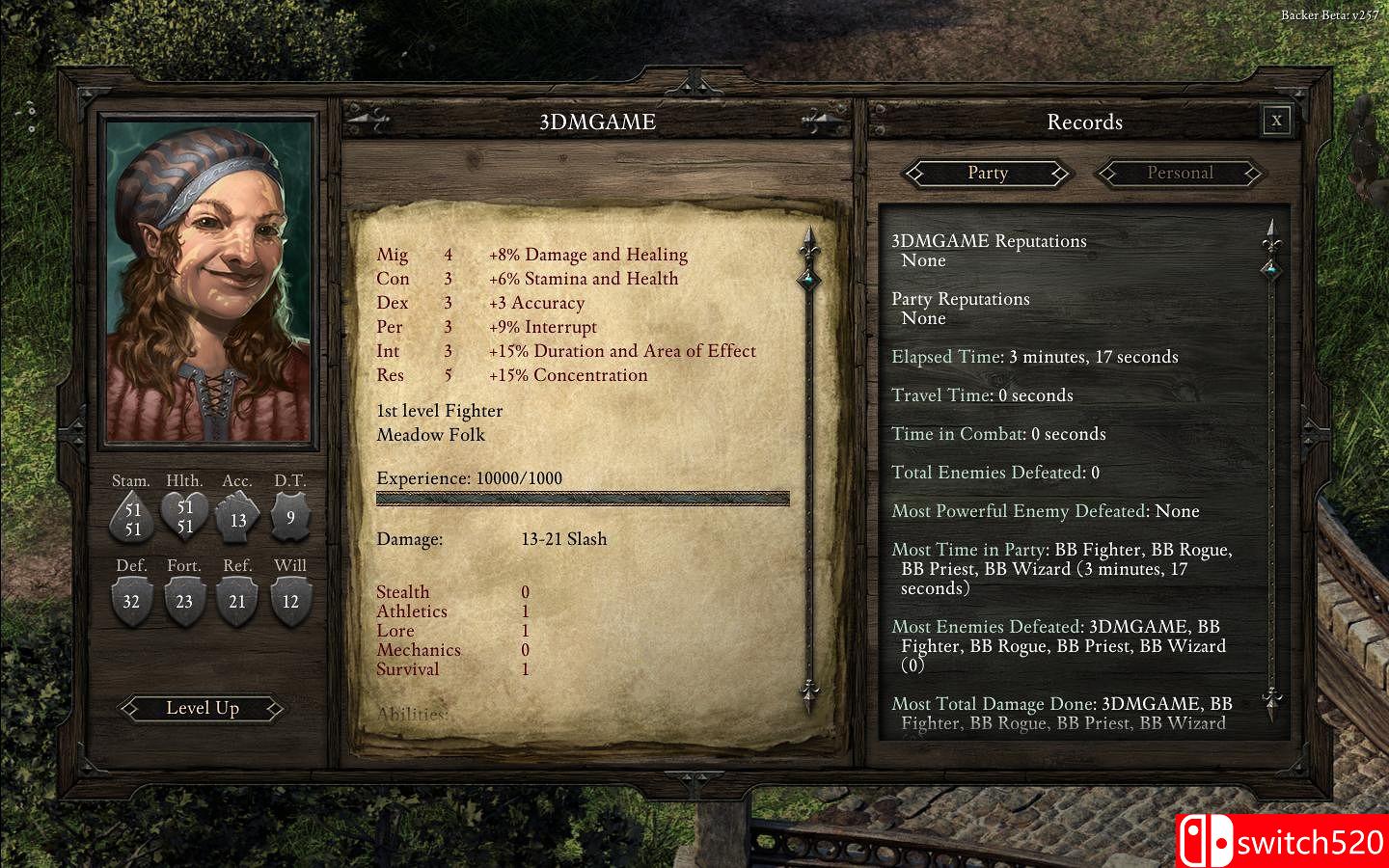Select the Deflection shield icon
Viewport: 1389px width, 868px height.
click(132, 600)
